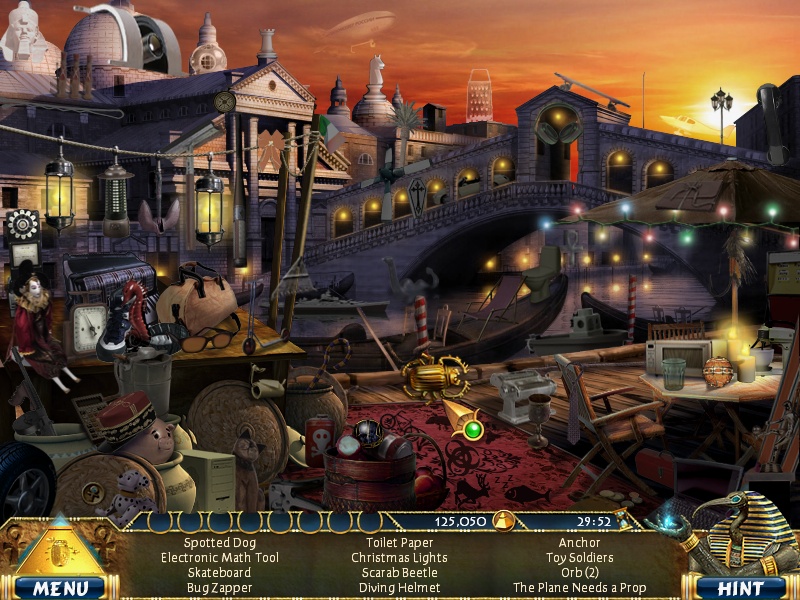Screen dimensions: 800x600
Task: Click 'Diving Helmet' in the list
Action: (399, 588)
